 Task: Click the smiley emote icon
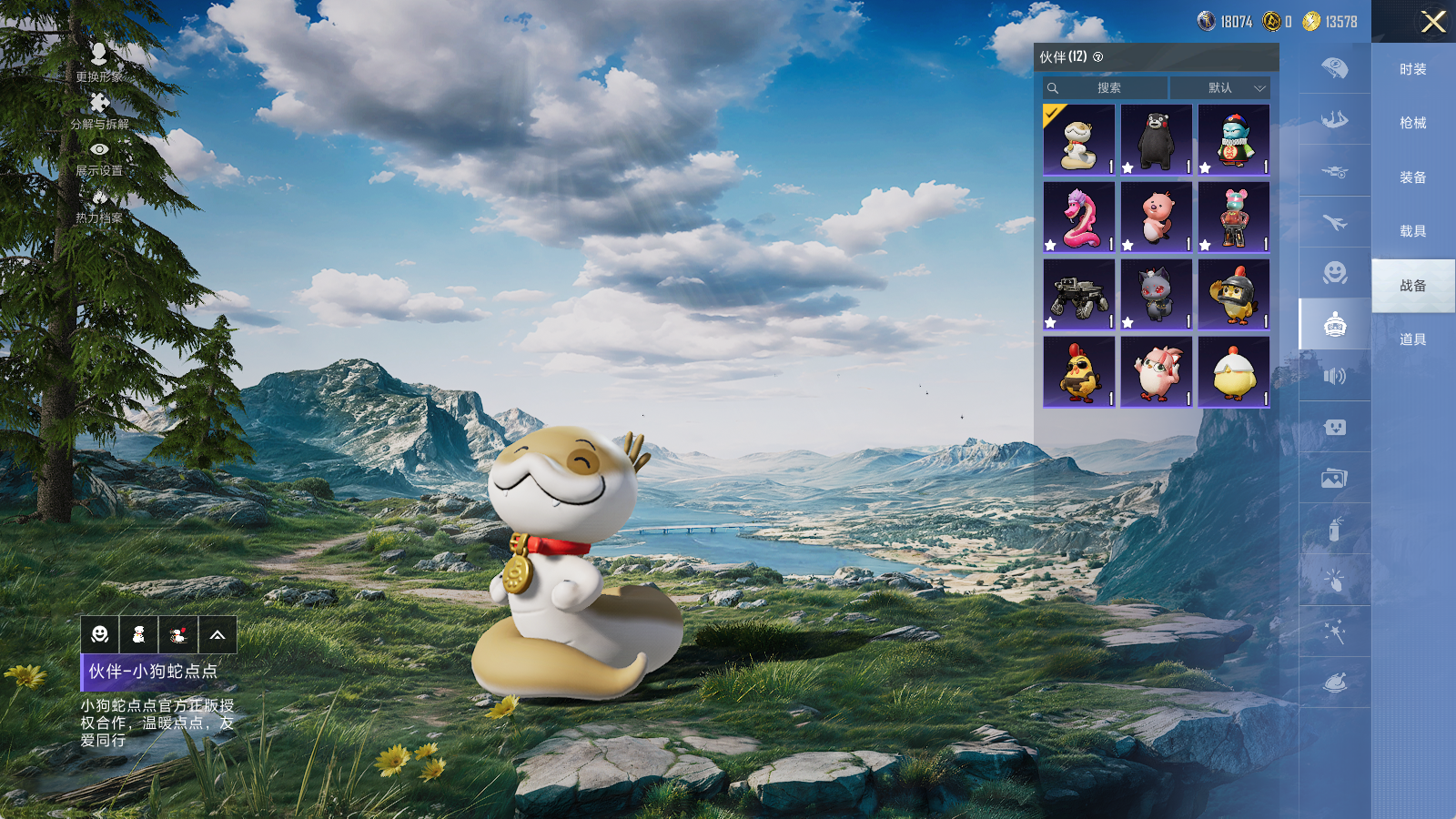(x=100, y=635)
